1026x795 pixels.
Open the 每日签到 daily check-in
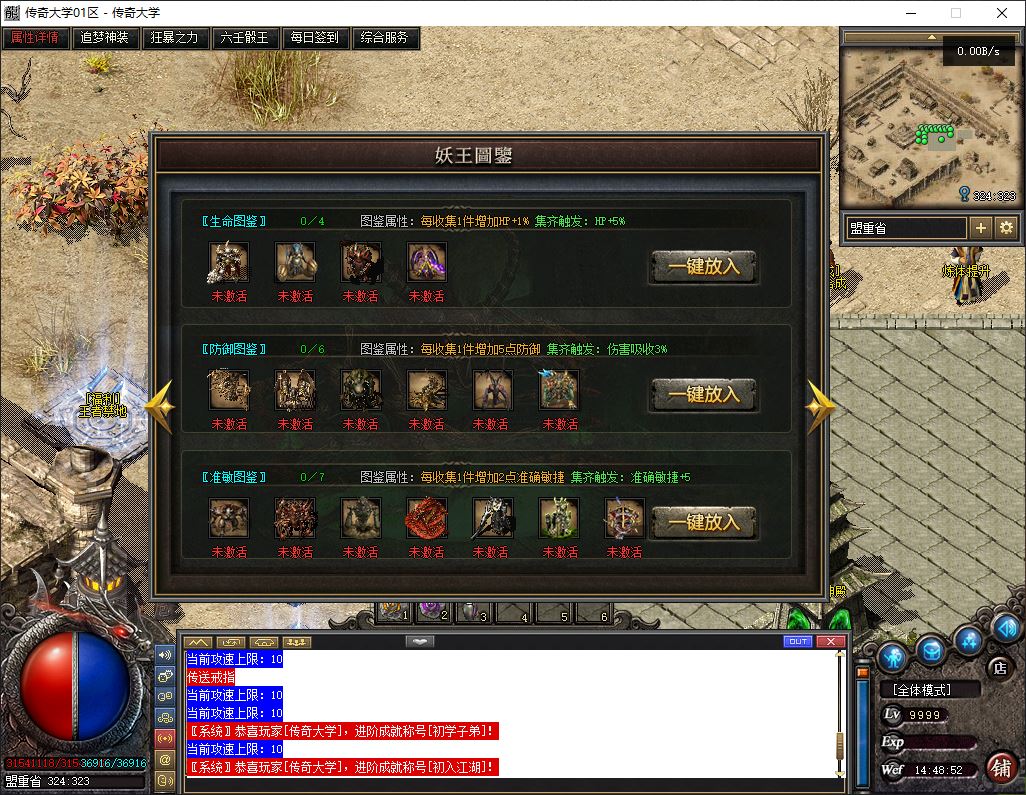tap(315, 38)
